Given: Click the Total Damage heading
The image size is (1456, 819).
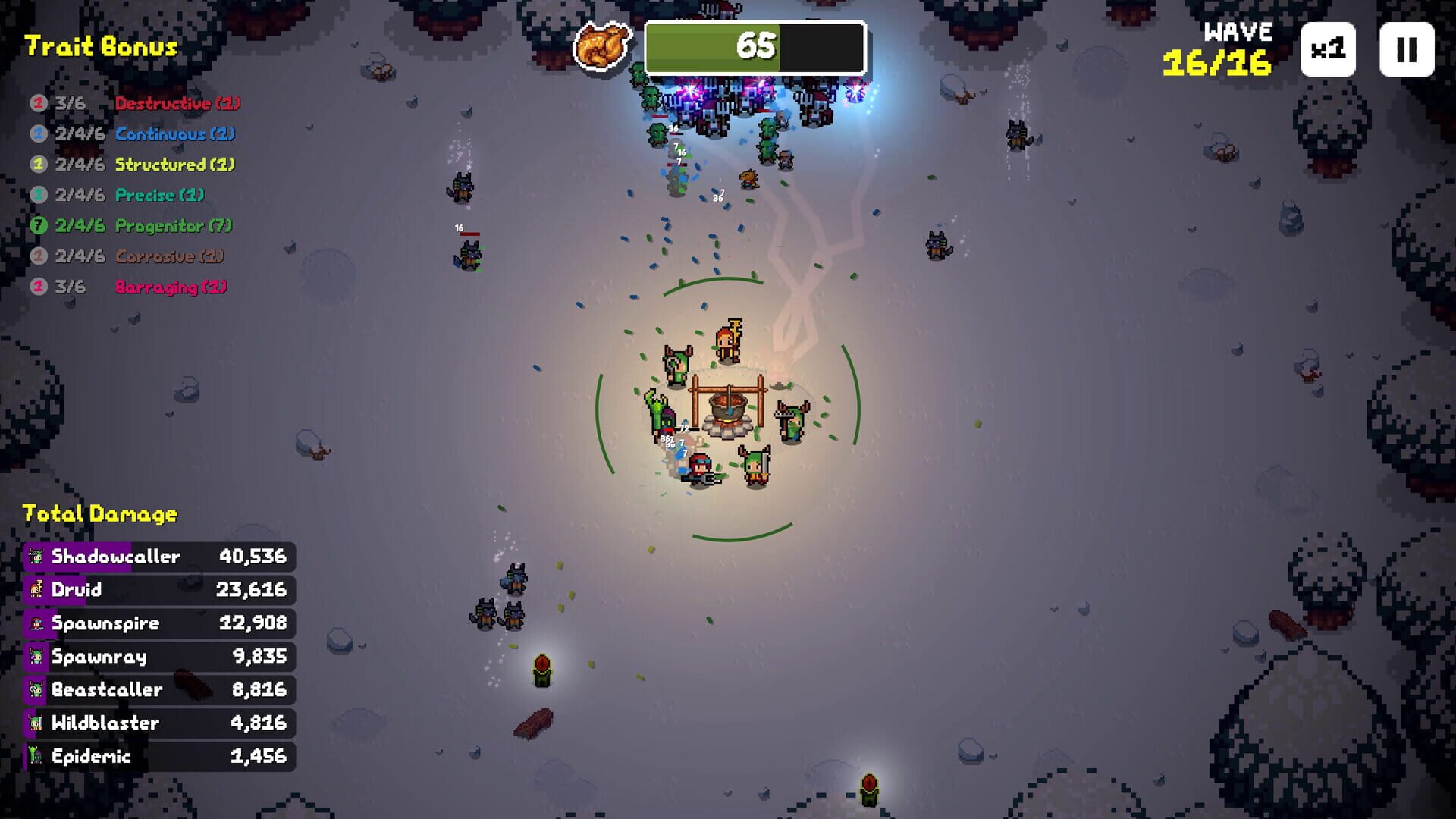Looking at the screenshot, I should tap(99, 513).
